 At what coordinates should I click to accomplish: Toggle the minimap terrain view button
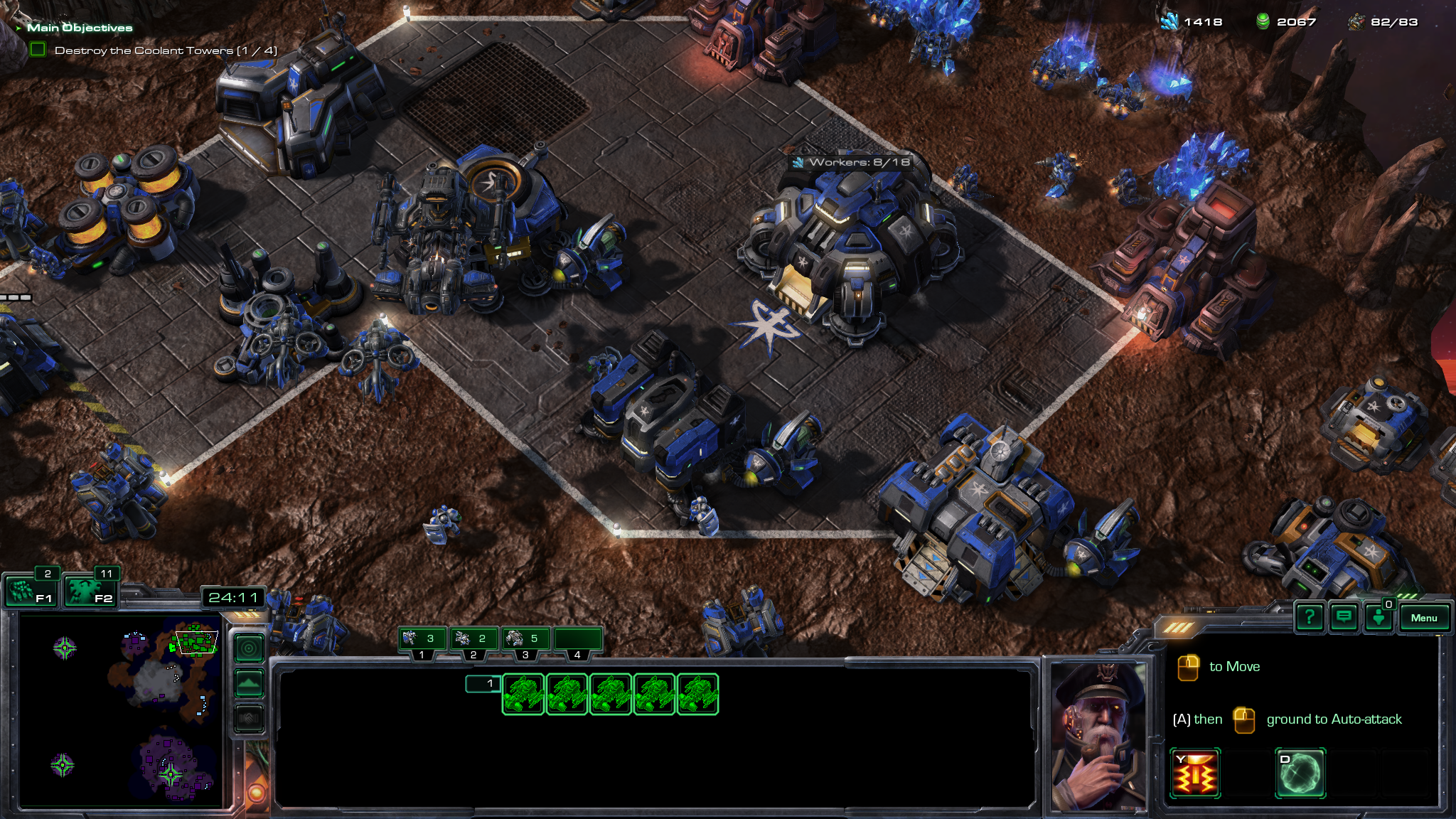[249, 683]
